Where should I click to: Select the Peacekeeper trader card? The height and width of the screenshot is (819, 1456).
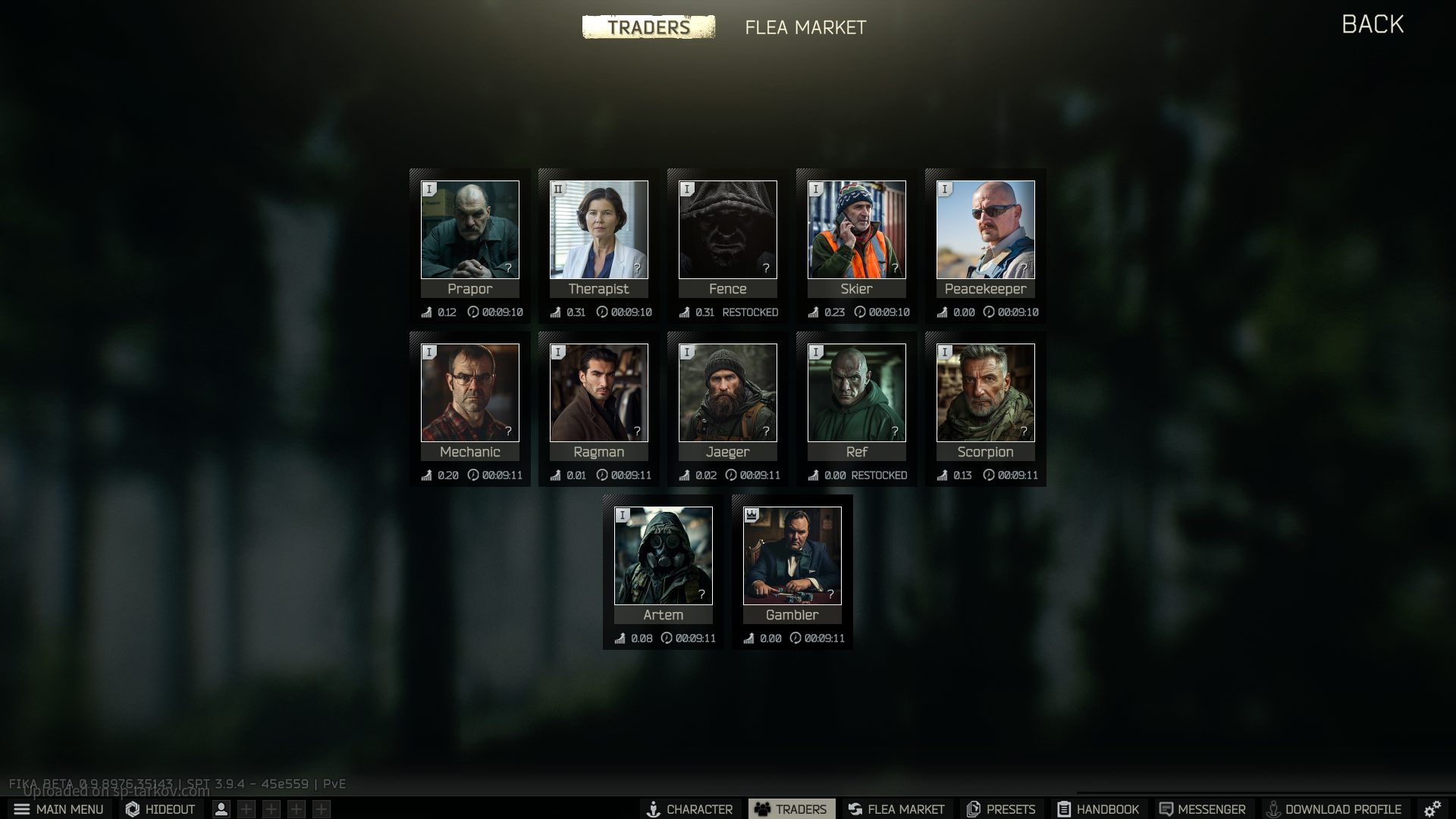tap(986, 230)
